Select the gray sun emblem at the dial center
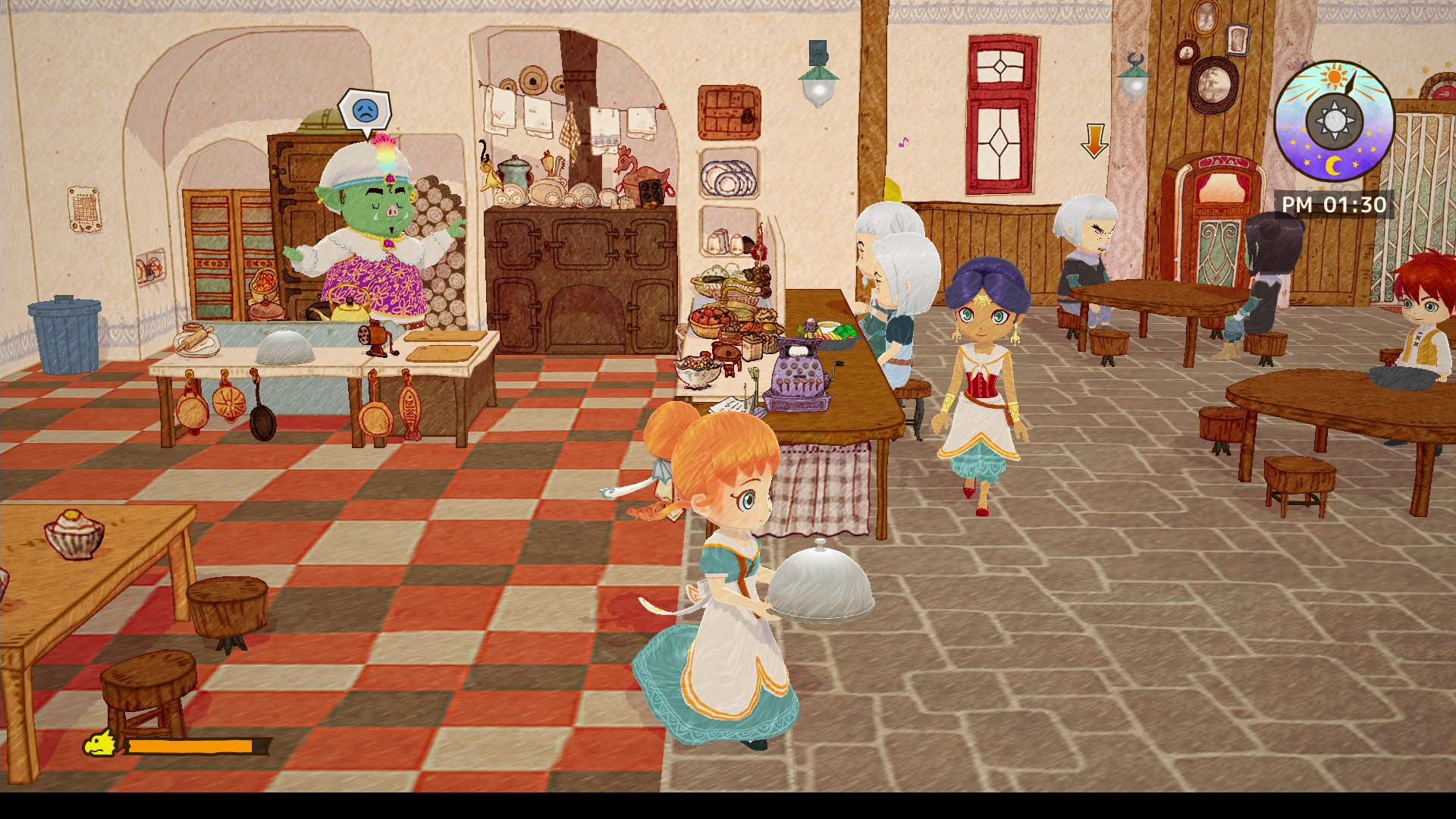 [1336, 119]
